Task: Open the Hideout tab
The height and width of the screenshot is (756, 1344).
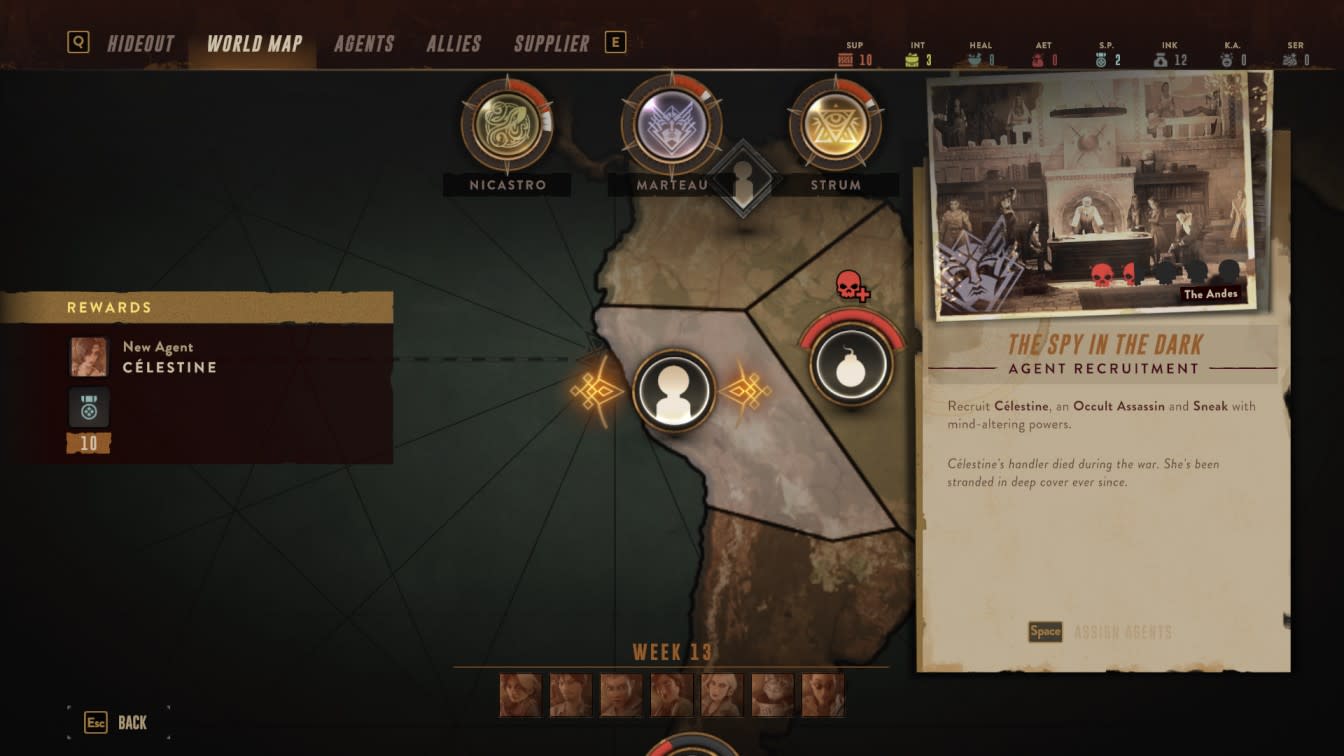Action: click(140, 44)
